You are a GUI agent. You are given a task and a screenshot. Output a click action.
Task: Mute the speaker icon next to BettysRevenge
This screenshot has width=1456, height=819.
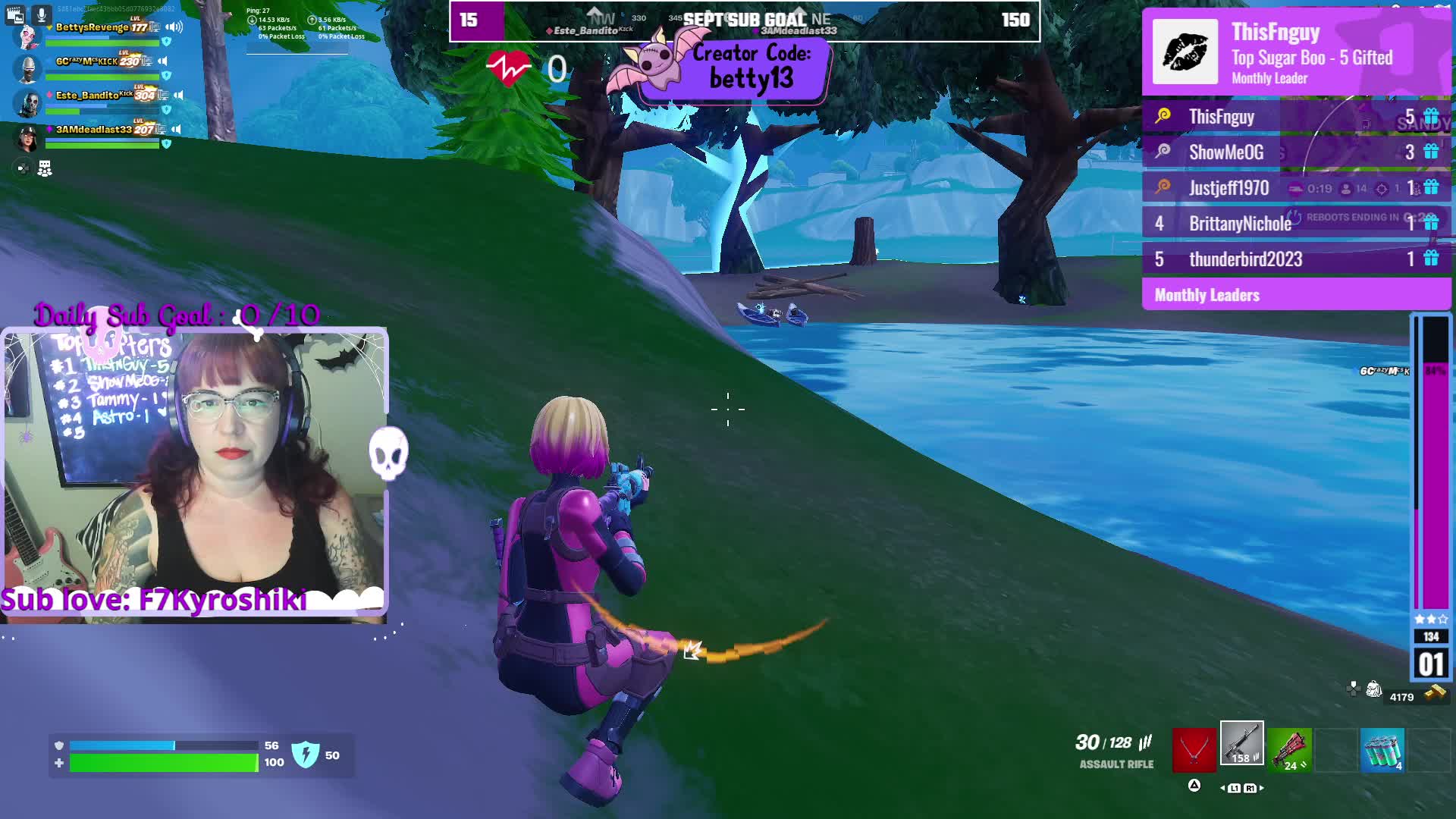(x=174, y=27)
